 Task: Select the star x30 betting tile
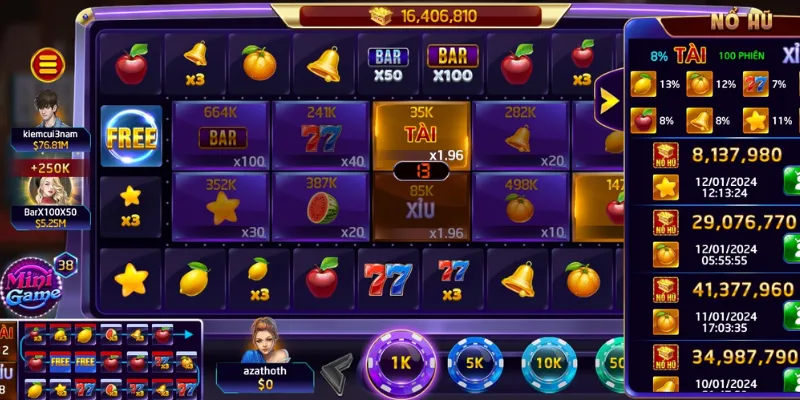click(x=221, y=206)
